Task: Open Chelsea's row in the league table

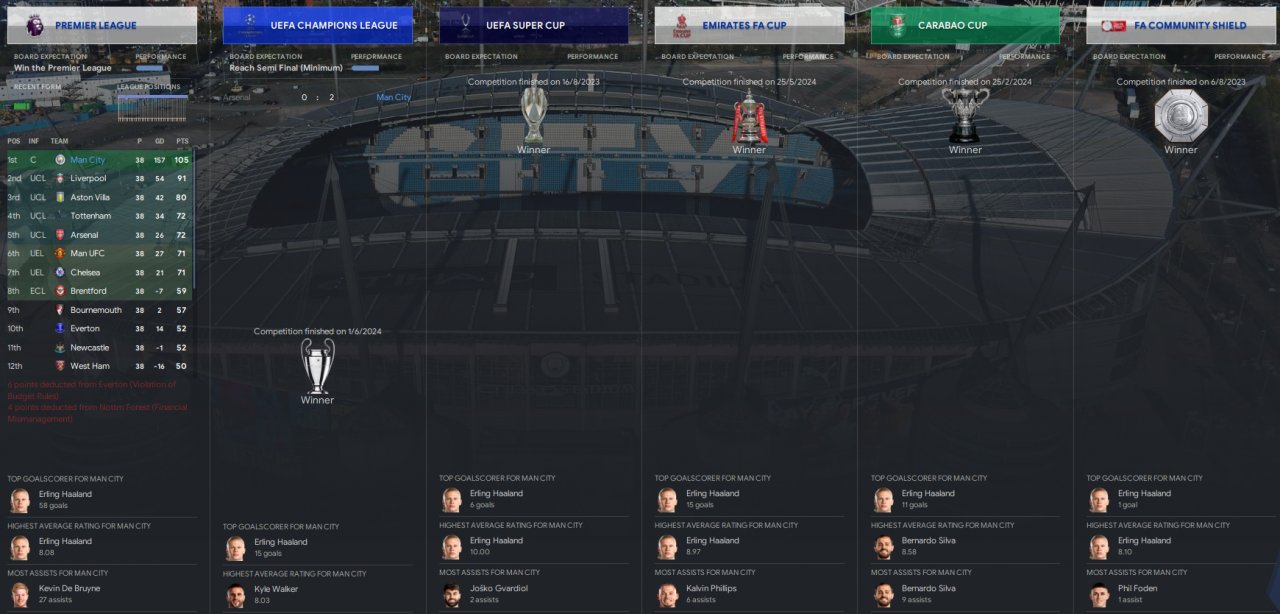Action: 86,272
